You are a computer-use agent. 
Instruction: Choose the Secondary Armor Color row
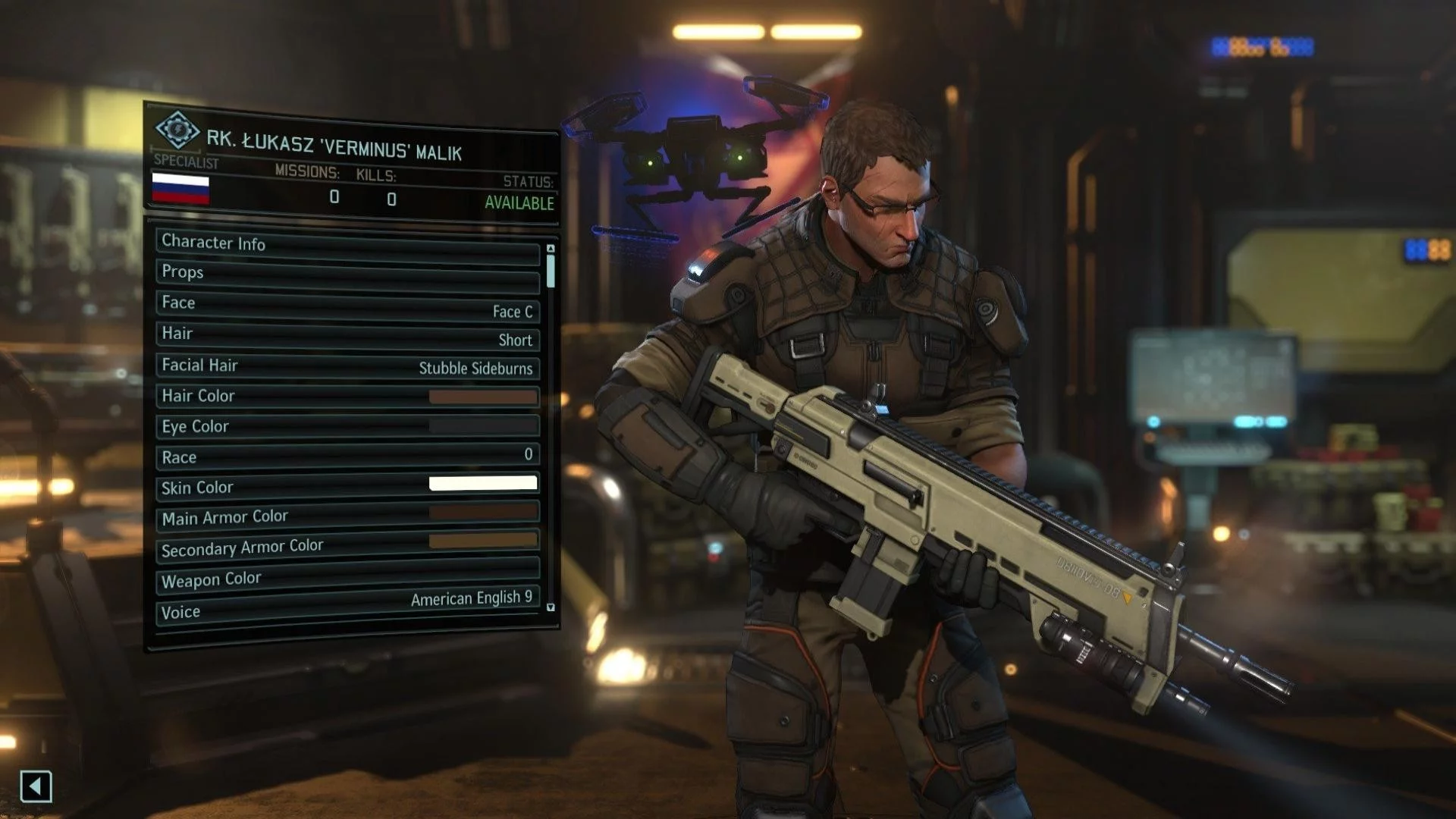(347, 546)
